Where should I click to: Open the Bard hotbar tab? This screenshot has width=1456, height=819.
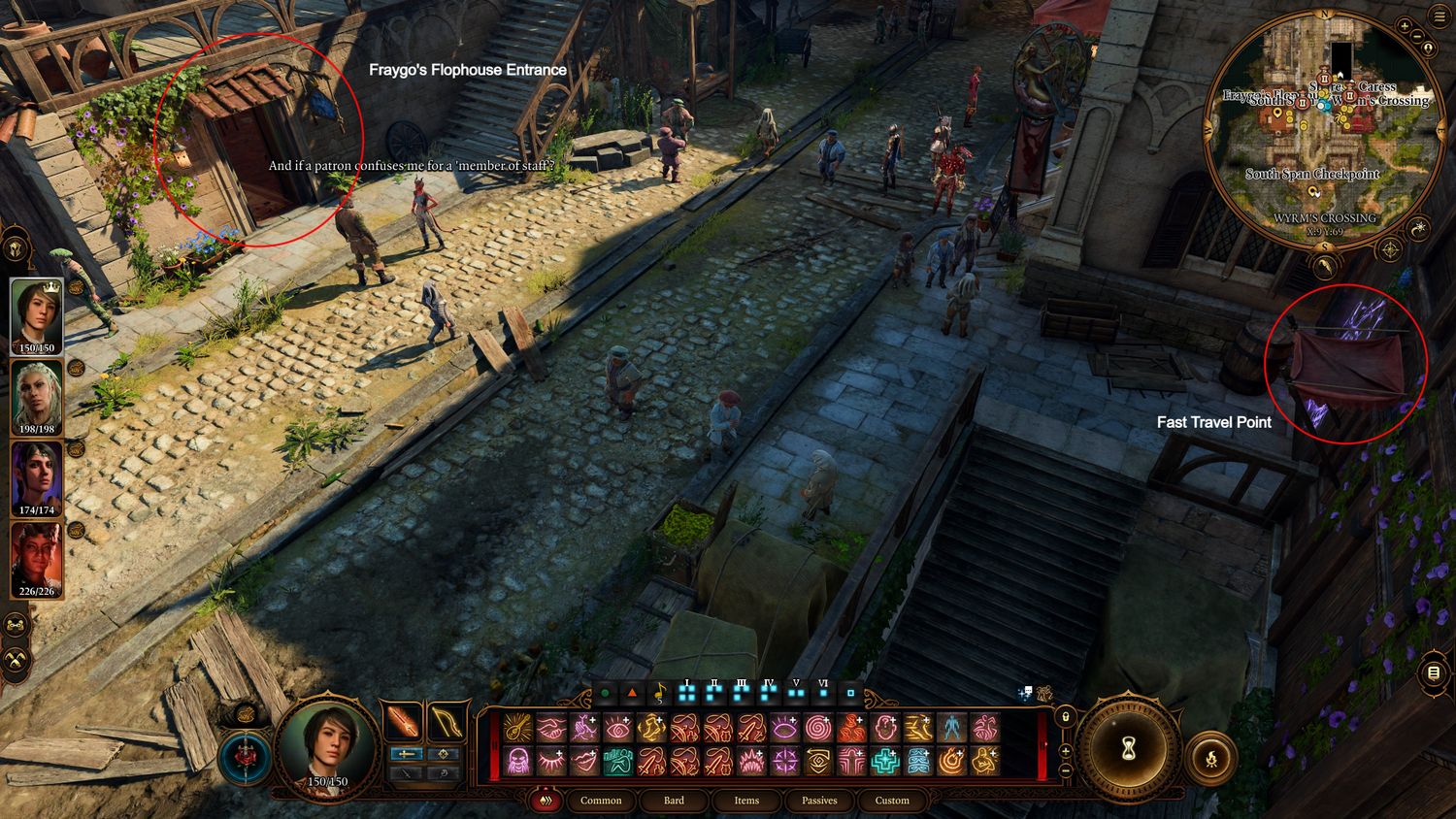[x=674, y=801]
